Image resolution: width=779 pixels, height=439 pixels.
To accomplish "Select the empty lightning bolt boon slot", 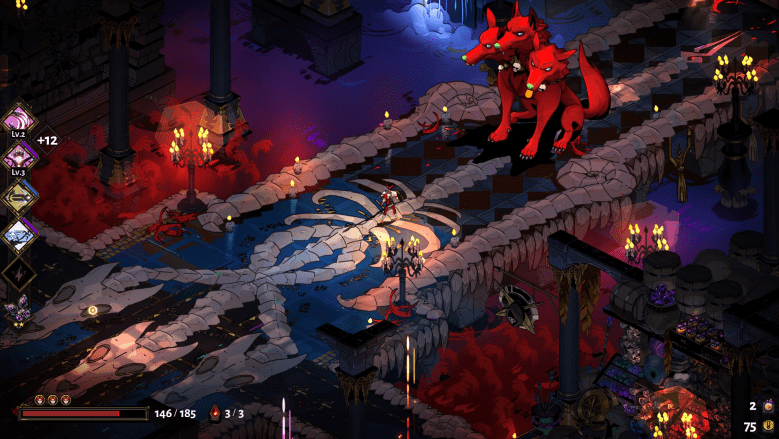I will (20, 273).
